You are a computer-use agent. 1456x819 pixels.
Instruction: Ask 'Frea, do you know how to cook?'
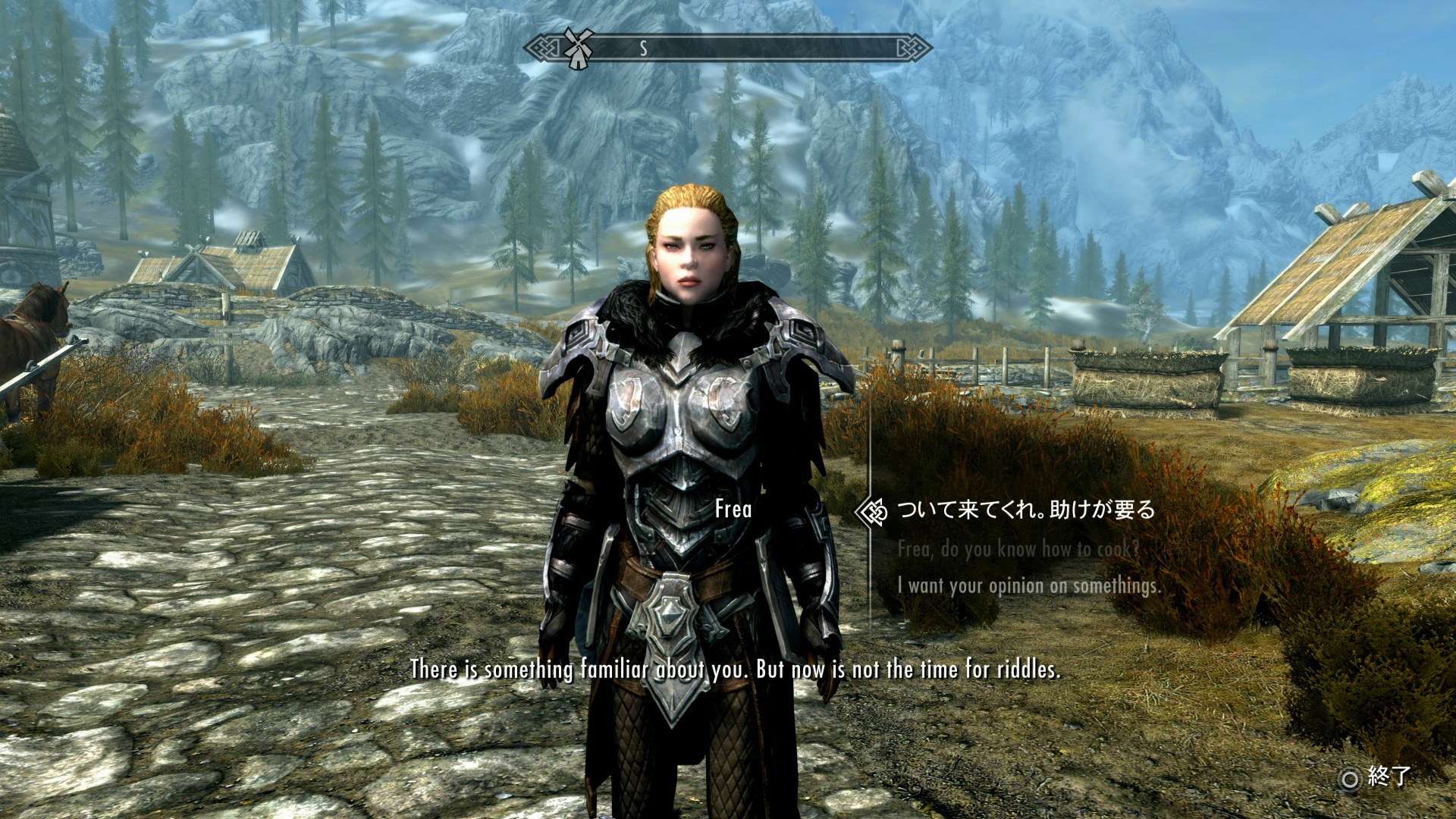coord(1018,548)
